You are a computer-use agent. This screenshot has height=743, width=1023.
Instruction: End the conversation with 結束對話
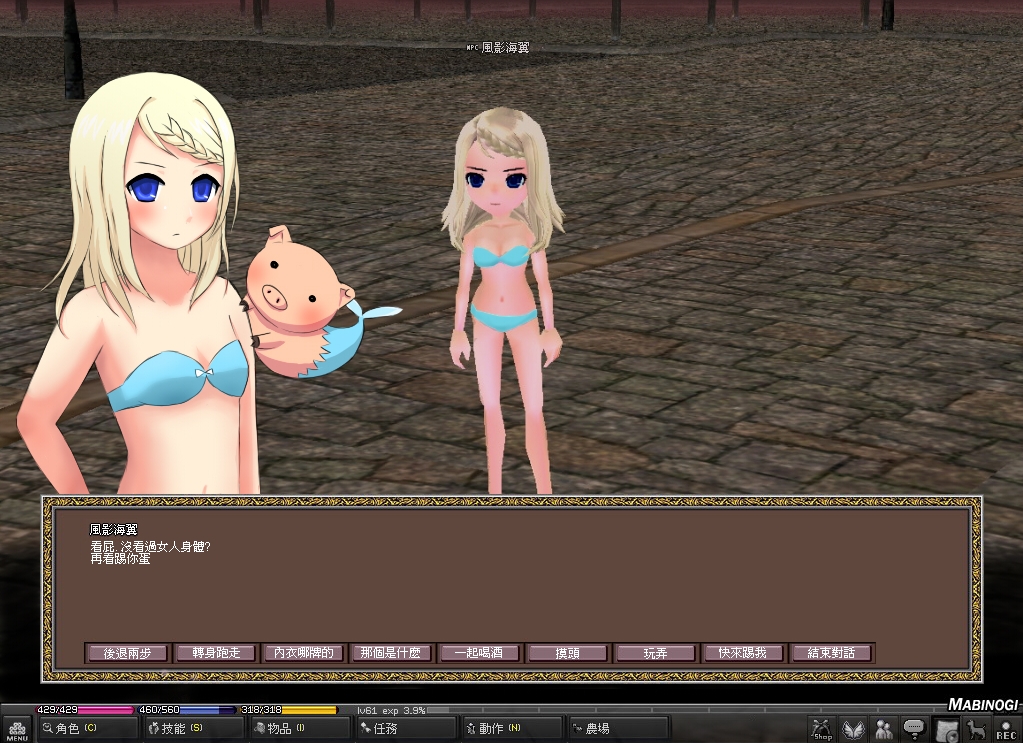(831, 653)
